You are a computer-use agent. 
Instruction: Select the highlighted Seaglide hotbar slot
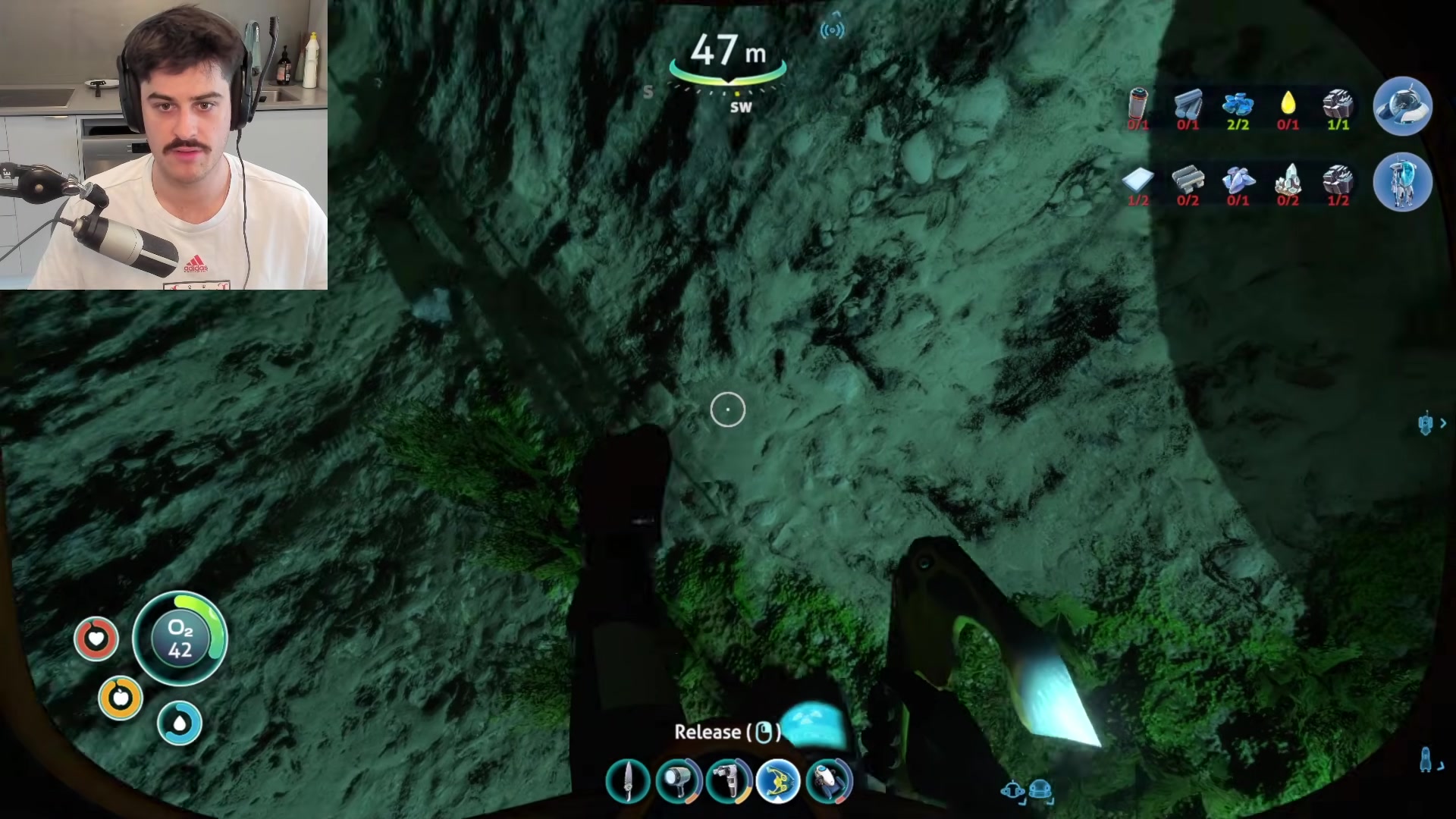tap(778, 782)
